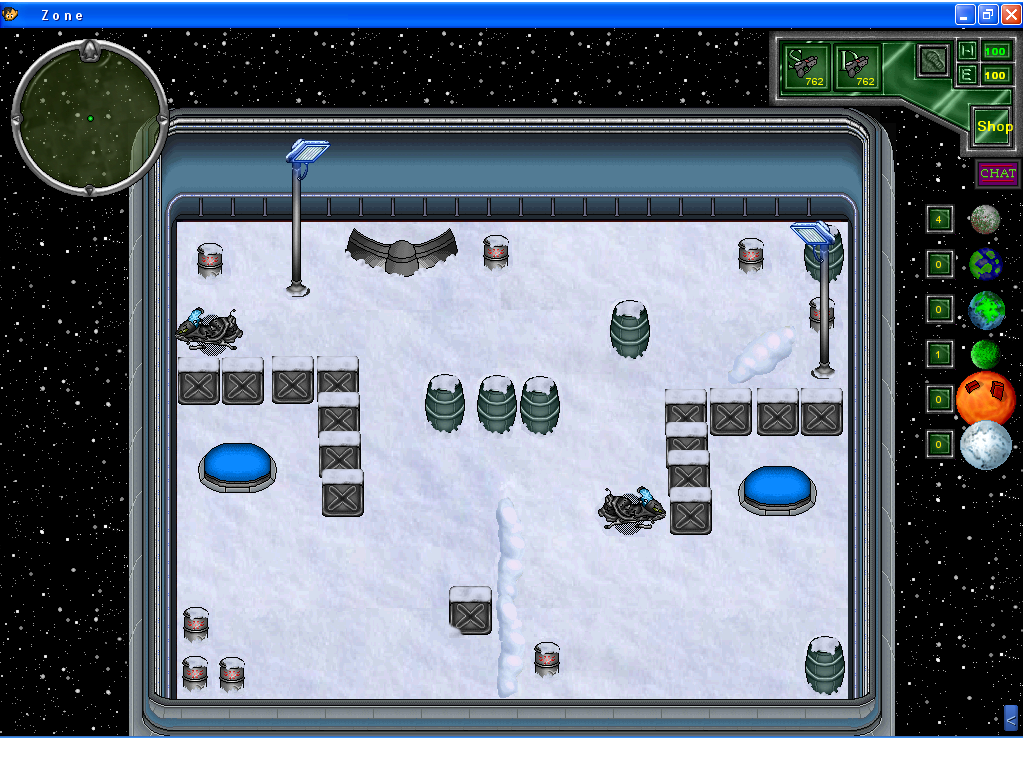Image resolution: width=1024 pixels, height=768 pixels.
Task: Open the CHAT panel
Action: [x=997, y=174]
